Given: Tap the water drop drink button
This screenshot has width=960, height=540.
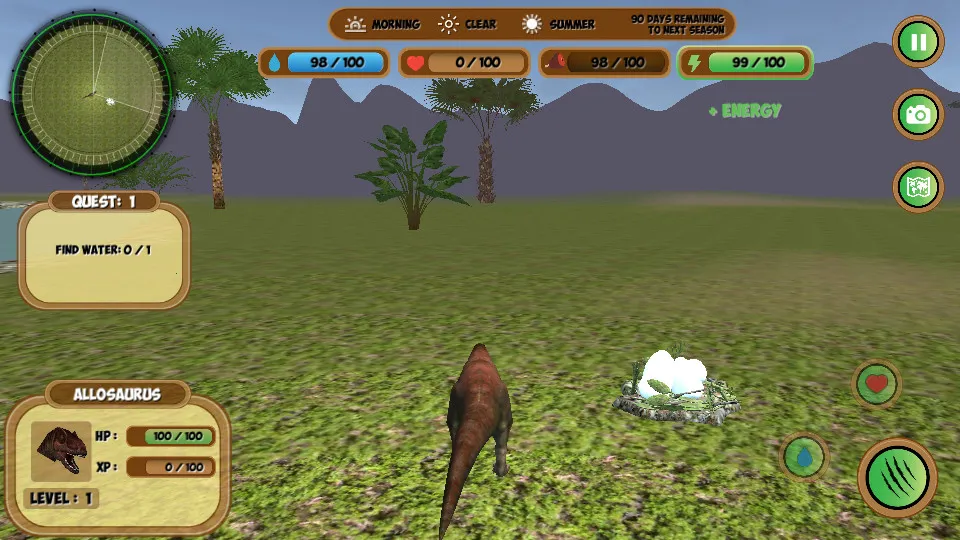Looking at the screenshot, I should click(x=804, y=458).
